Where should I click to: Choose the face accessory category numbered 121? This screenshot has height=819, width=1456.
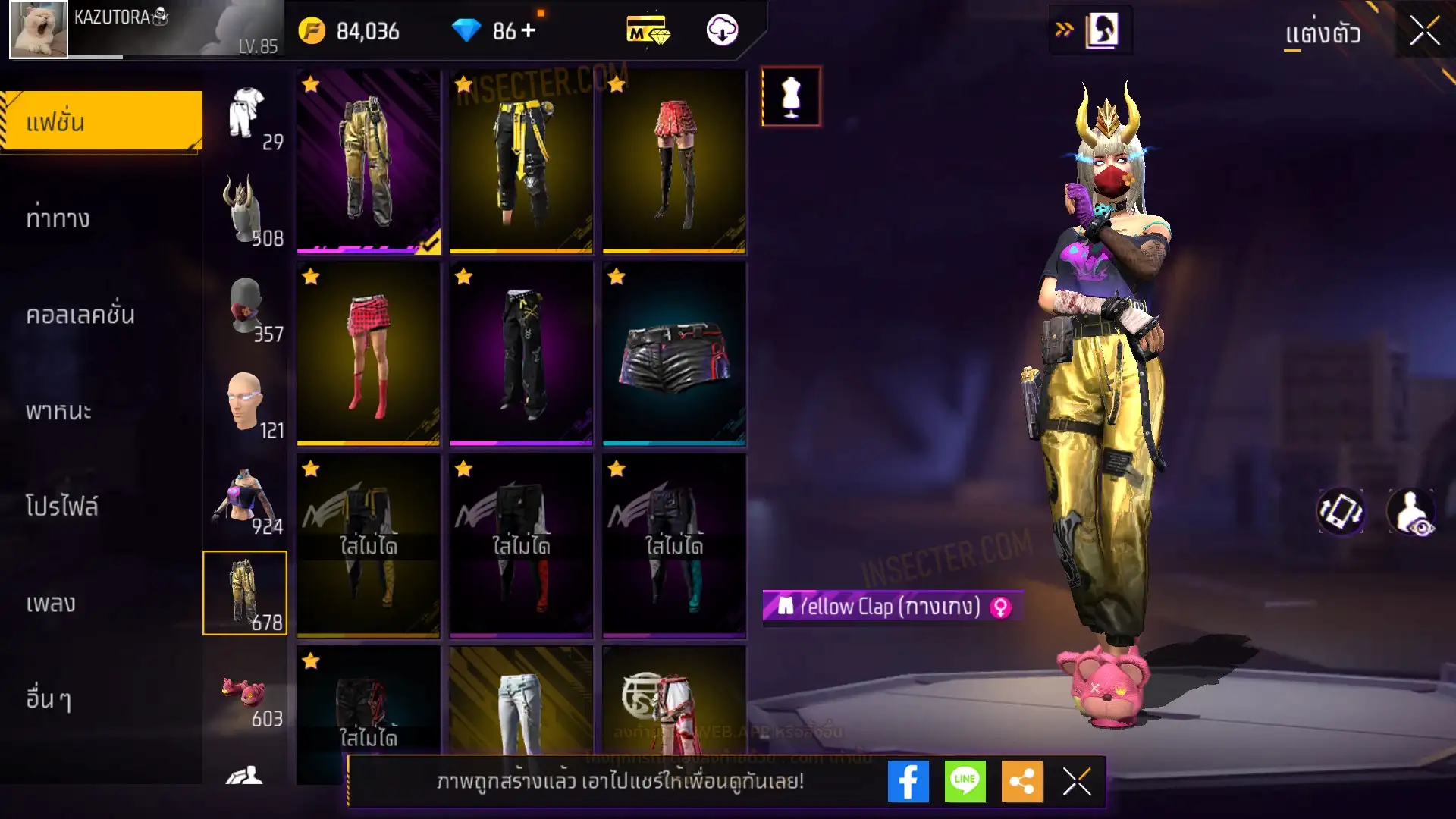(246, 403)
